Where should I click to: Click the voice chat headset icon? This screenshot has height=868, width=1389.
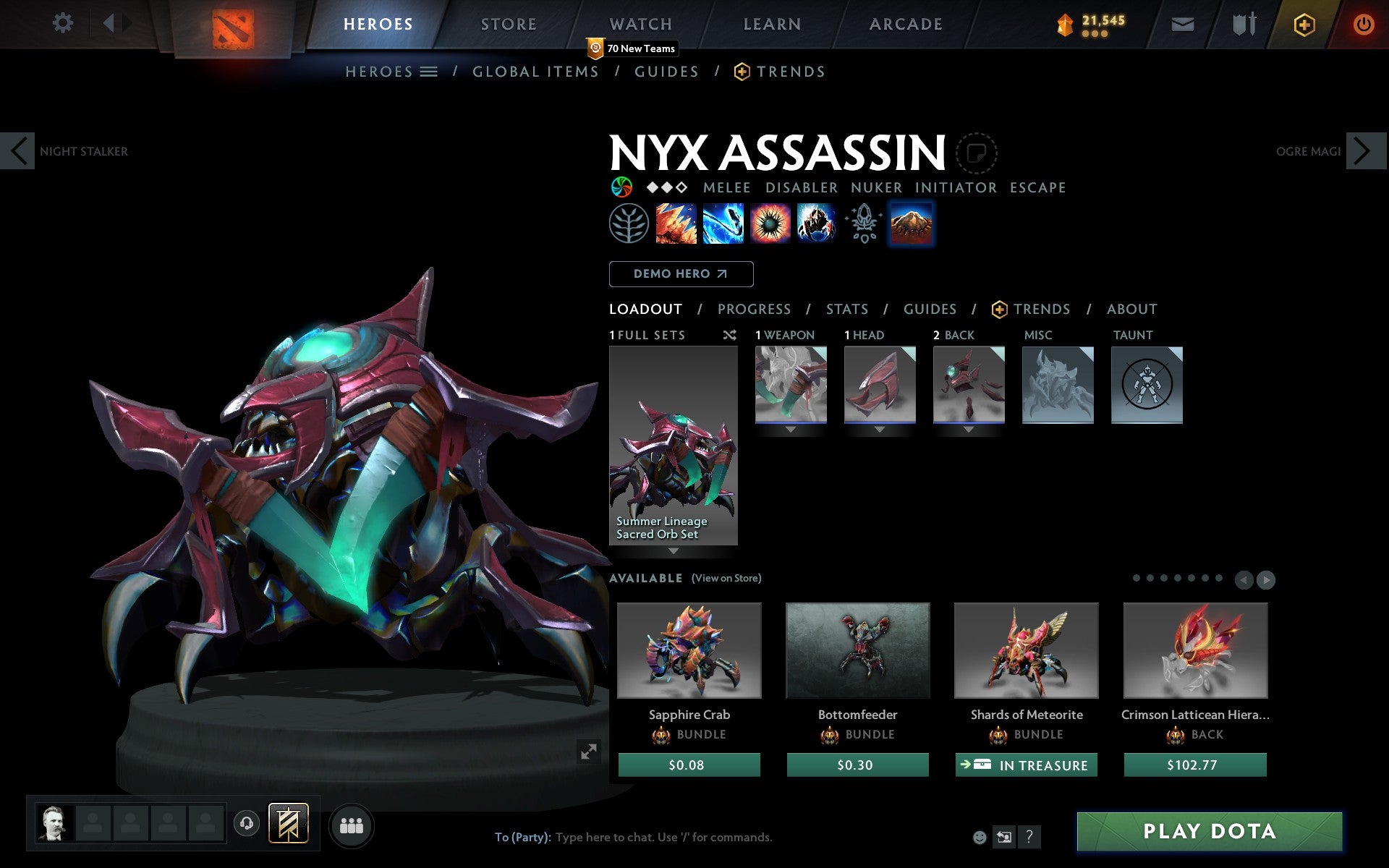247,822
